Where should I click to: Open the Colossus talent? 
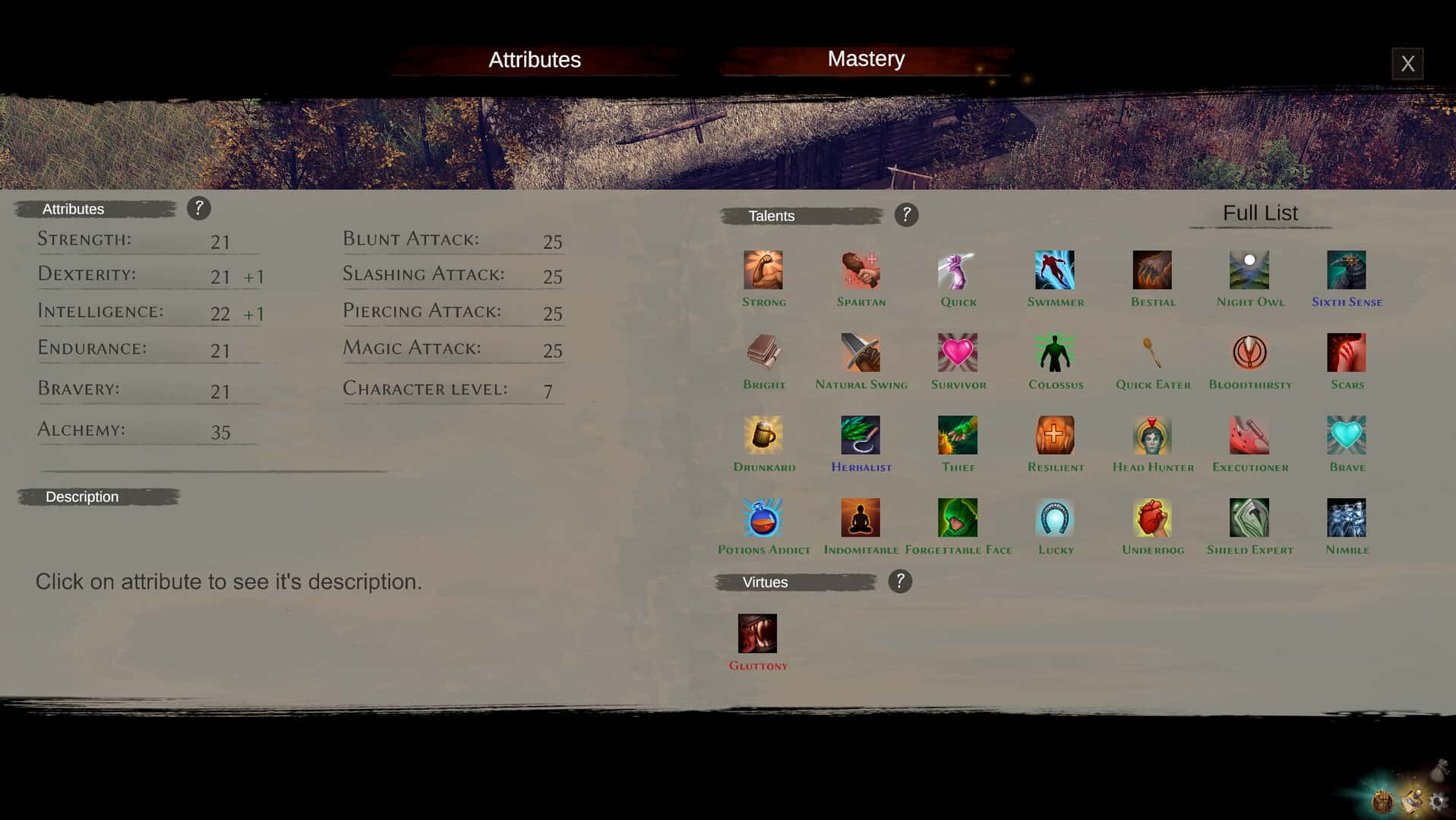point(1055,352)
